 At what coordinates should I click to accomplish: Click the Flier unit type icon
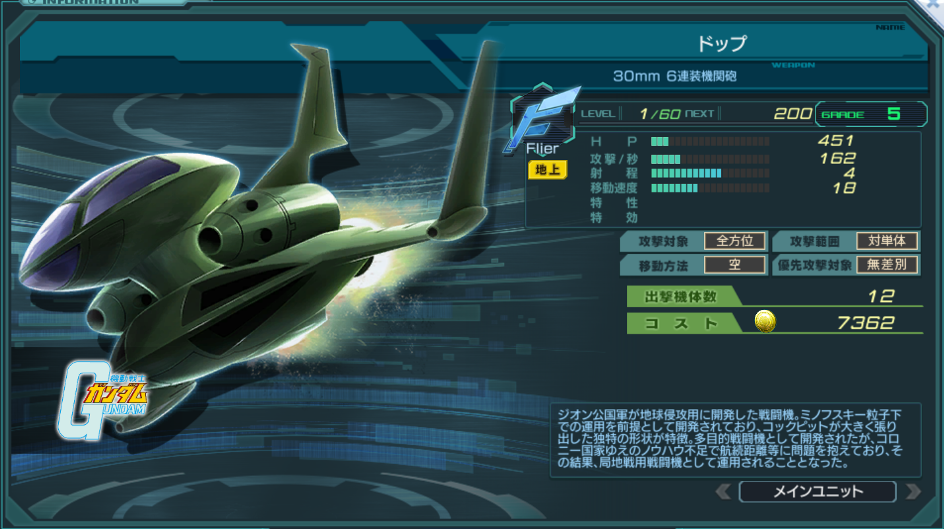(544, 120)
